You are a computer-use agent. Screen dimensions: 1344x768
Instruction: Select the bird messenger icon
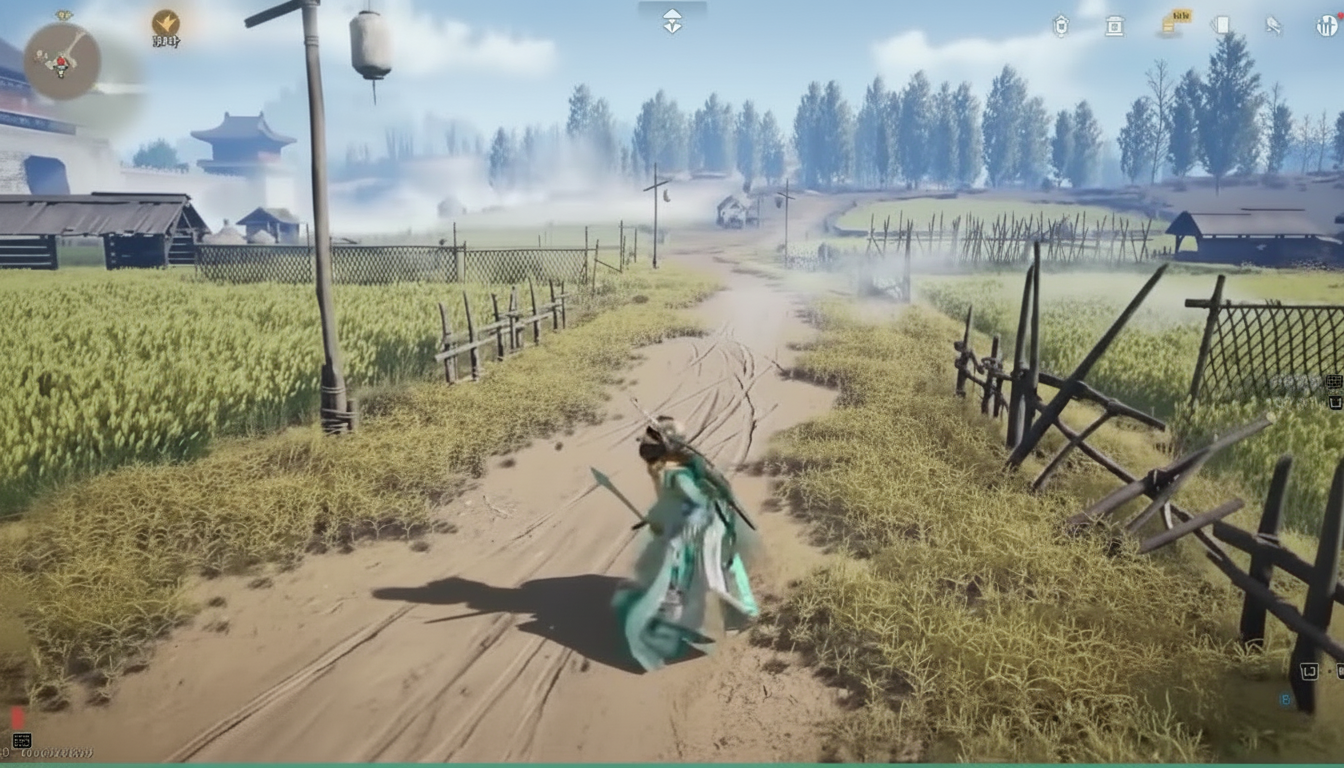(x=1273, y=24)
